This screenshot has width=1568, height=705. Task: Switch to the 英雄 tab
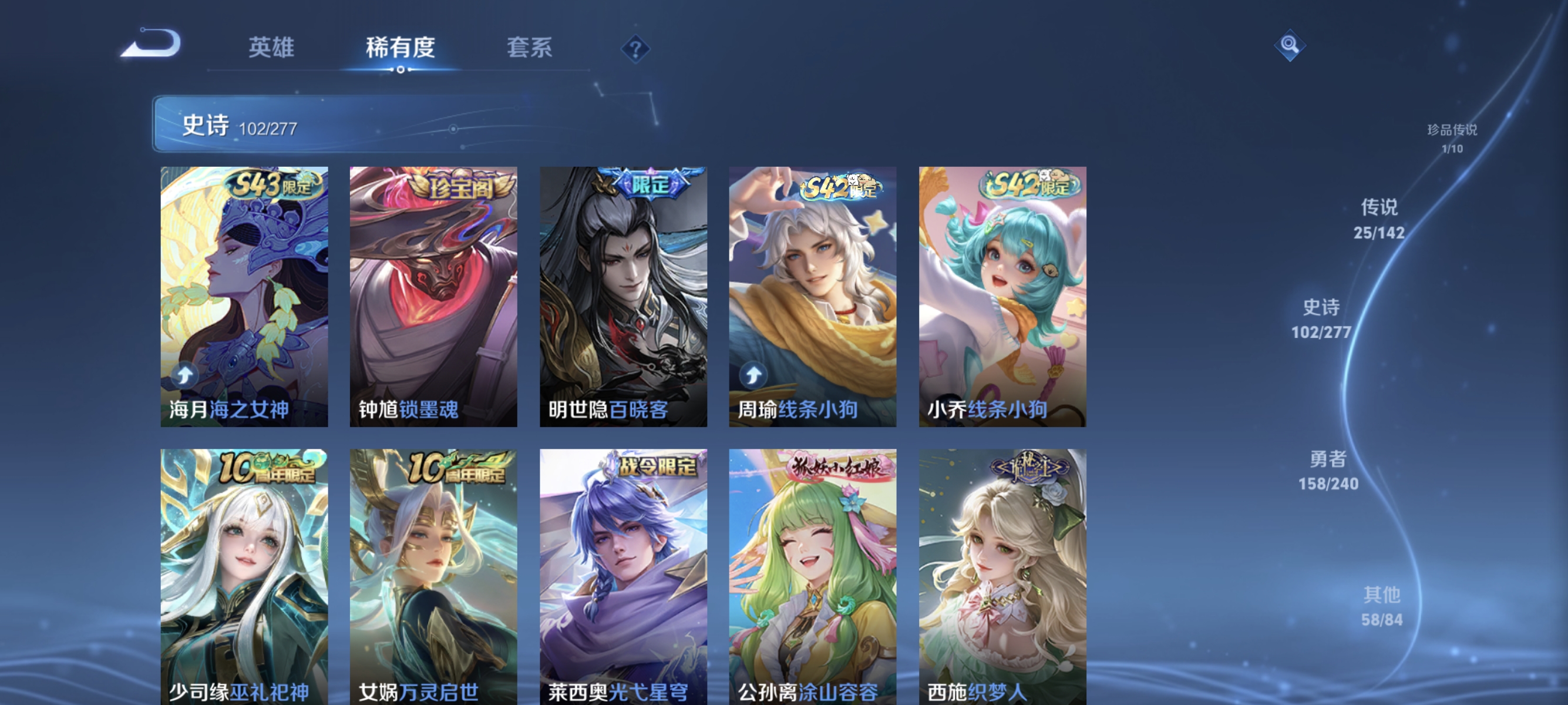pyautogui.click(x=270, y=48)
